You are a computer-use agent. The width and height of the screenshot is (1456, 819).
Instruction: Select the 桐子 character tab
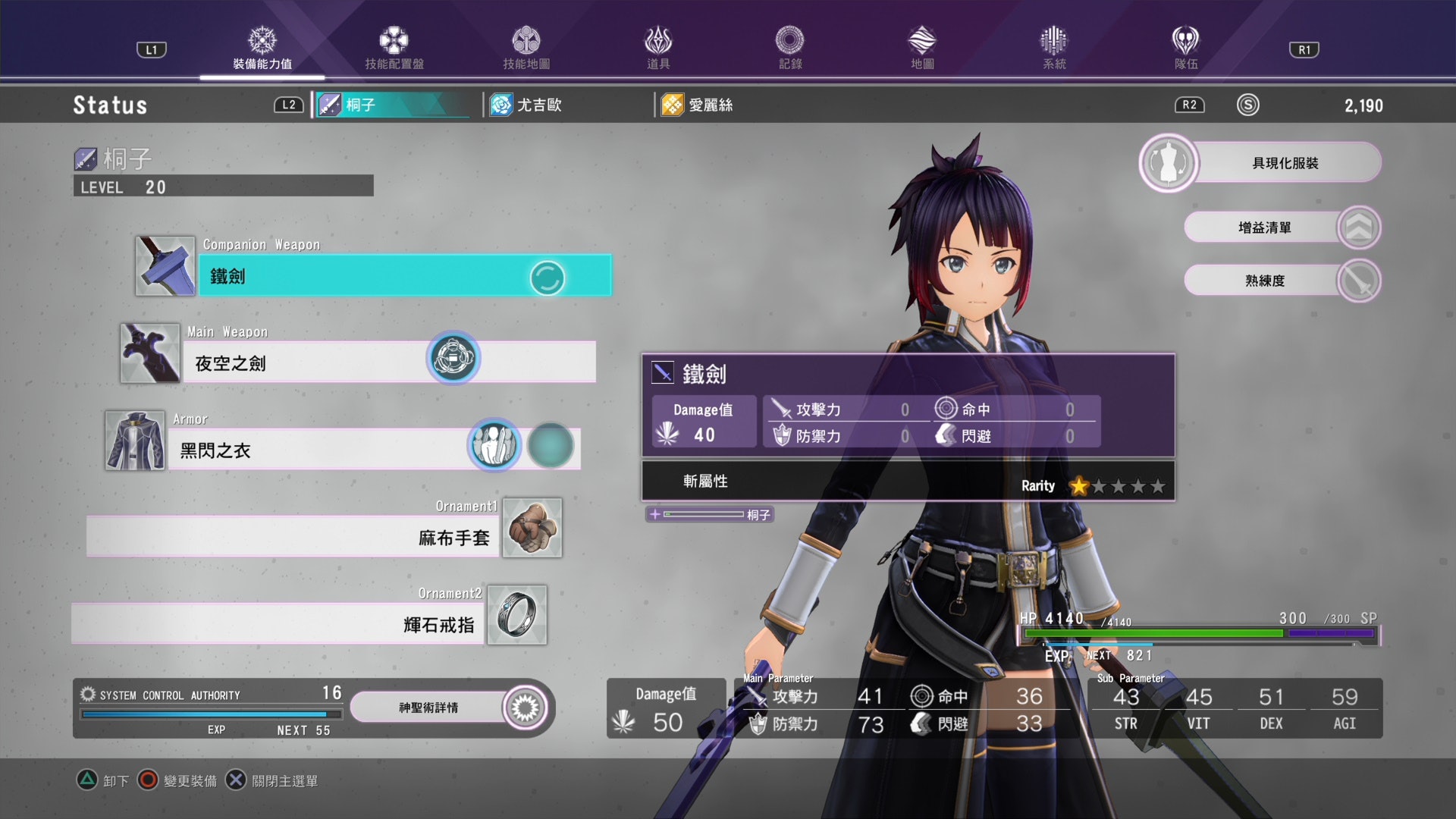(x=391, y=105)
